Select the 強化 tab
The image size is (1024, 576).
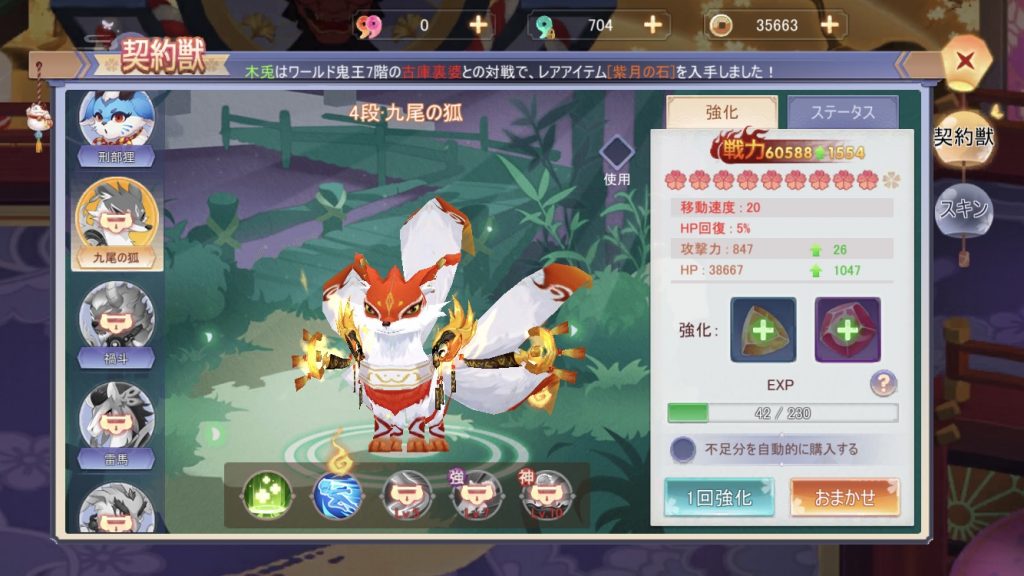(722, 113)
